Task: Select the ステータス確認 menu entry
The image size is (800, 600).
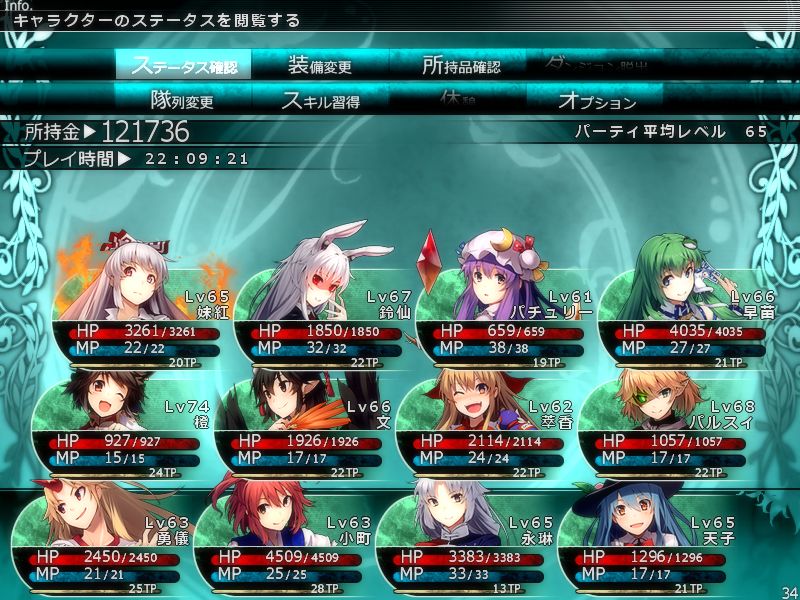Action: pos(184,66)
